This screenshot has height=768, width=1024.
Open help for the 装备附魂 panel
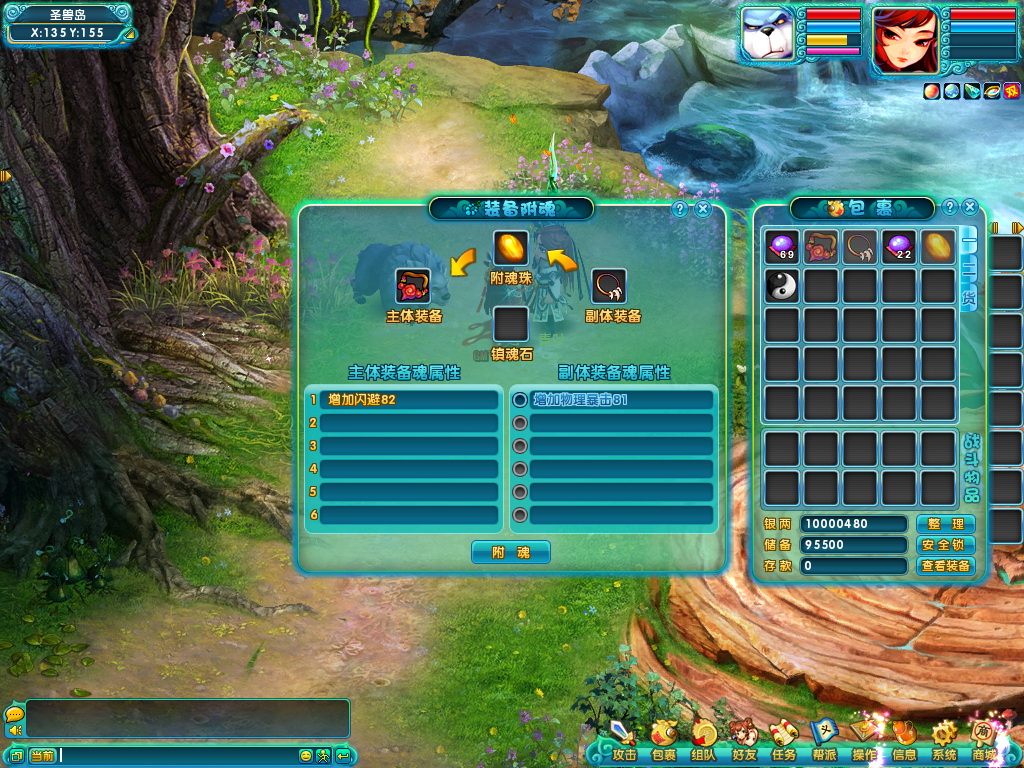[x=680, y=209]
